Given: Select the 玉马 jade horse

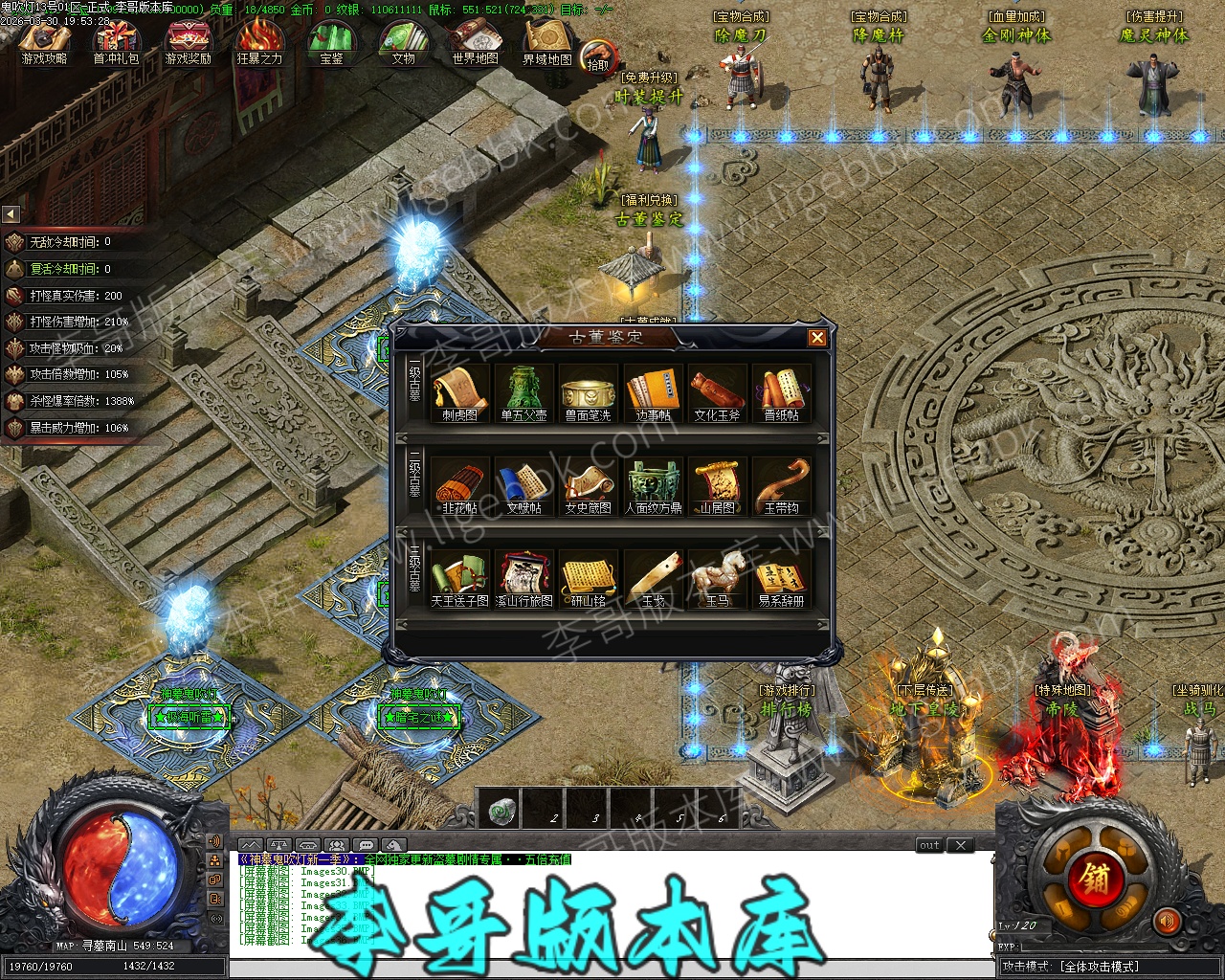Looking at the screenshot, I should point(717,577).
